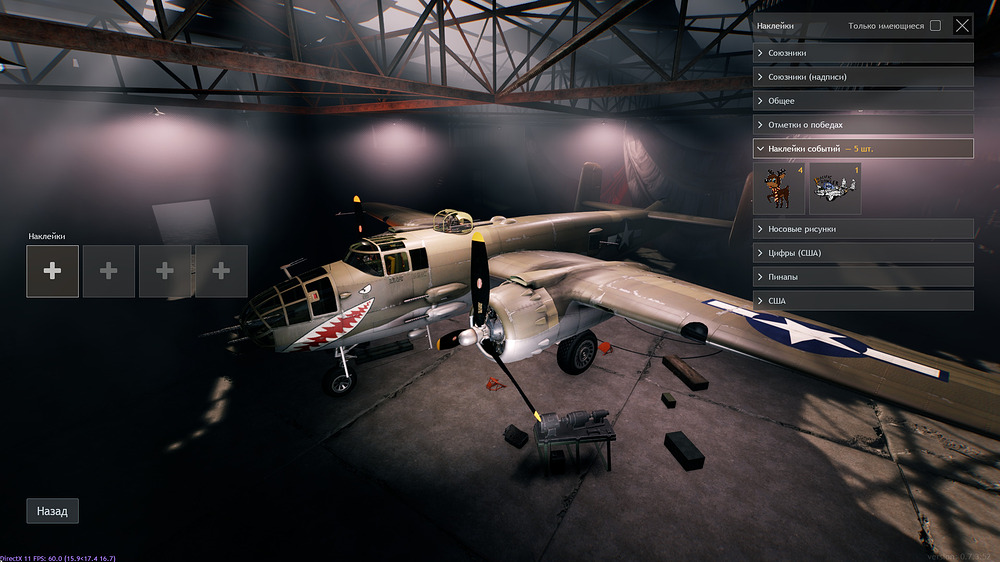Open the Общее decal category

pyautogui.click(x=862, y=101)
